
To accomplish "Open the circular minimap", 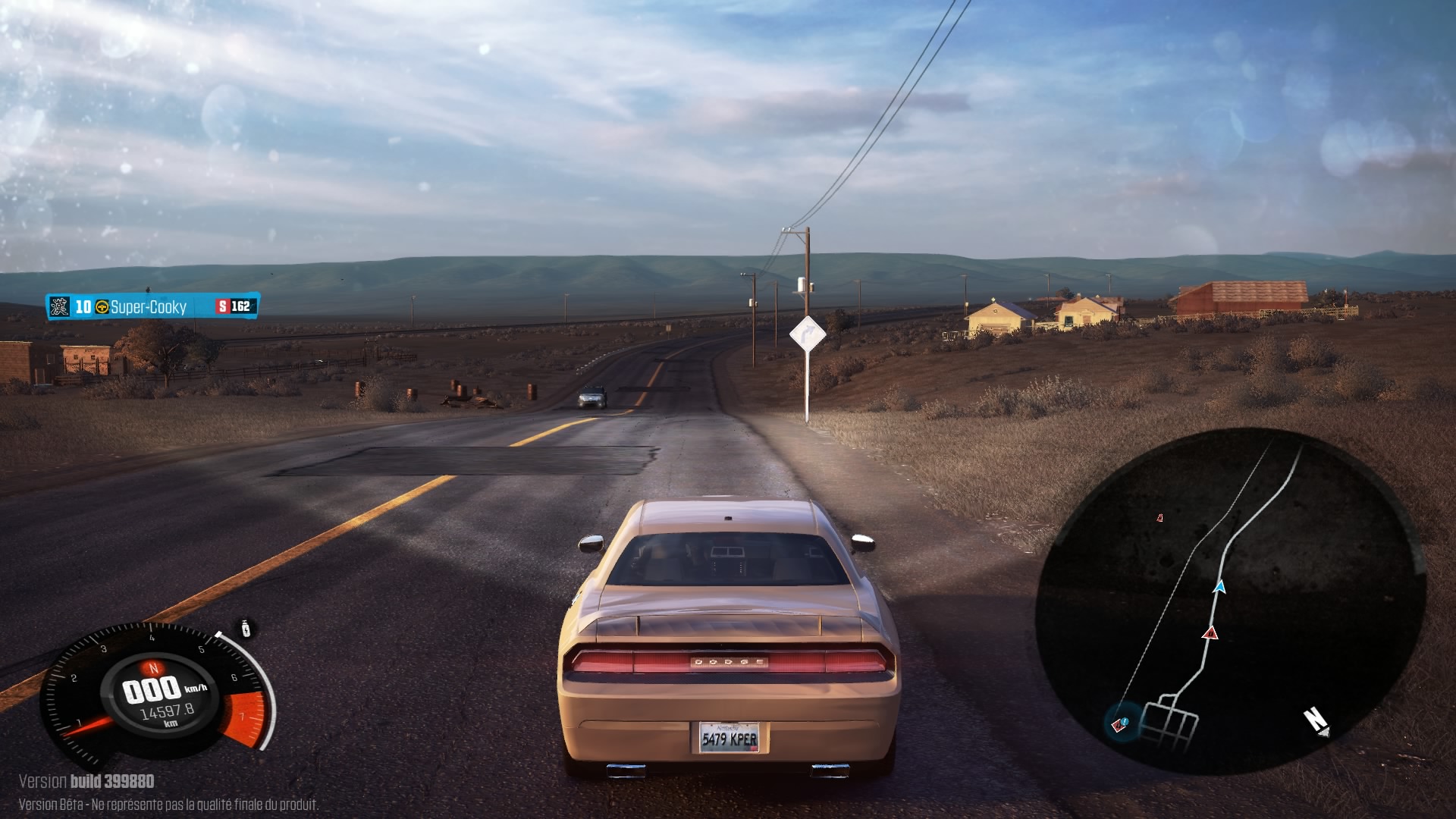I will click(x=1230, y=601).
